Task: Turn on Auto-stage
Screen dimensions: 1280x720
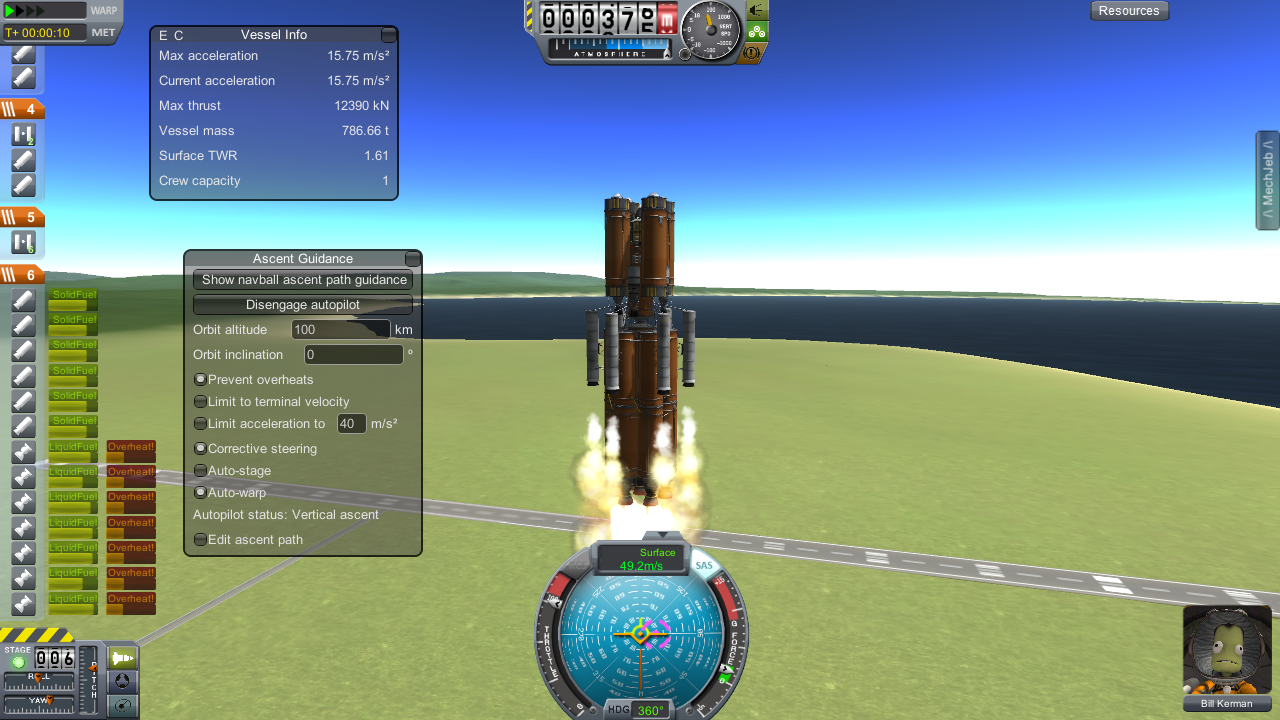Action: pyautogui.click(x=200, y=471)
